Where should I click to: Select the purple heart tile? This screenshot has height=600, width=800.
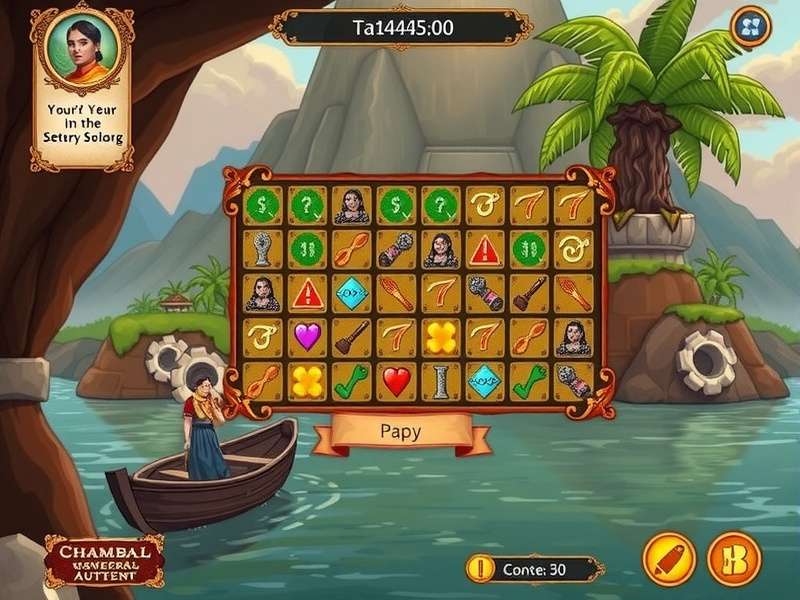pos(305,337)
